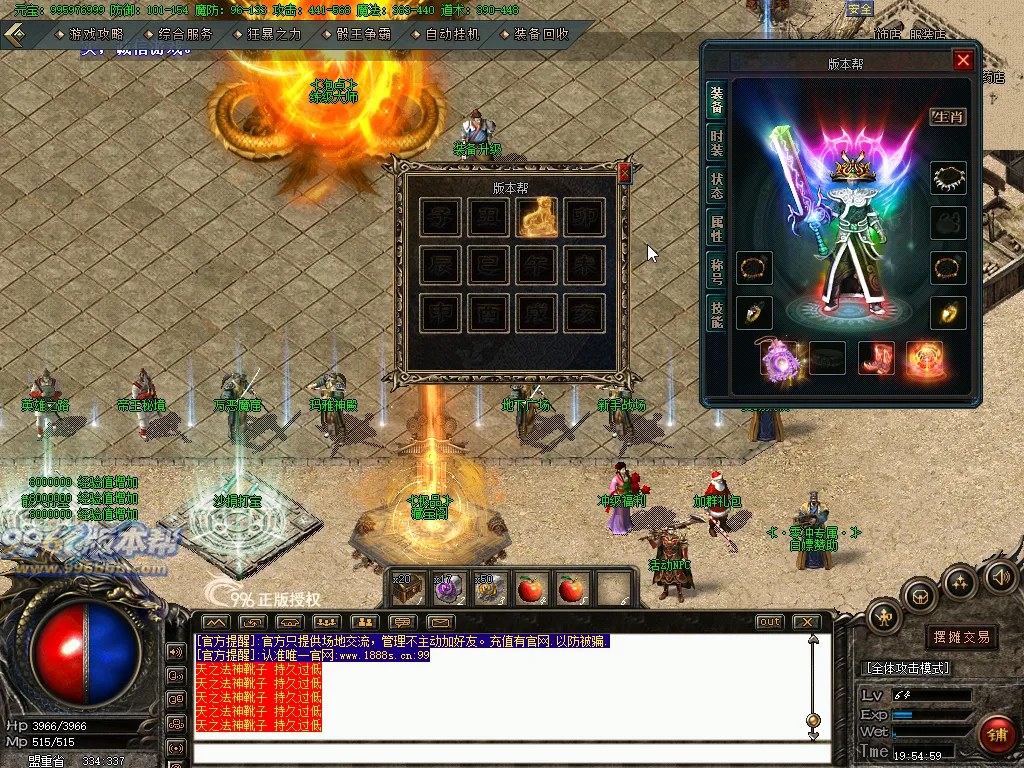Switch to the 技能 skills tab
Screen dimensions: 1024x768
tap(716, 314)
